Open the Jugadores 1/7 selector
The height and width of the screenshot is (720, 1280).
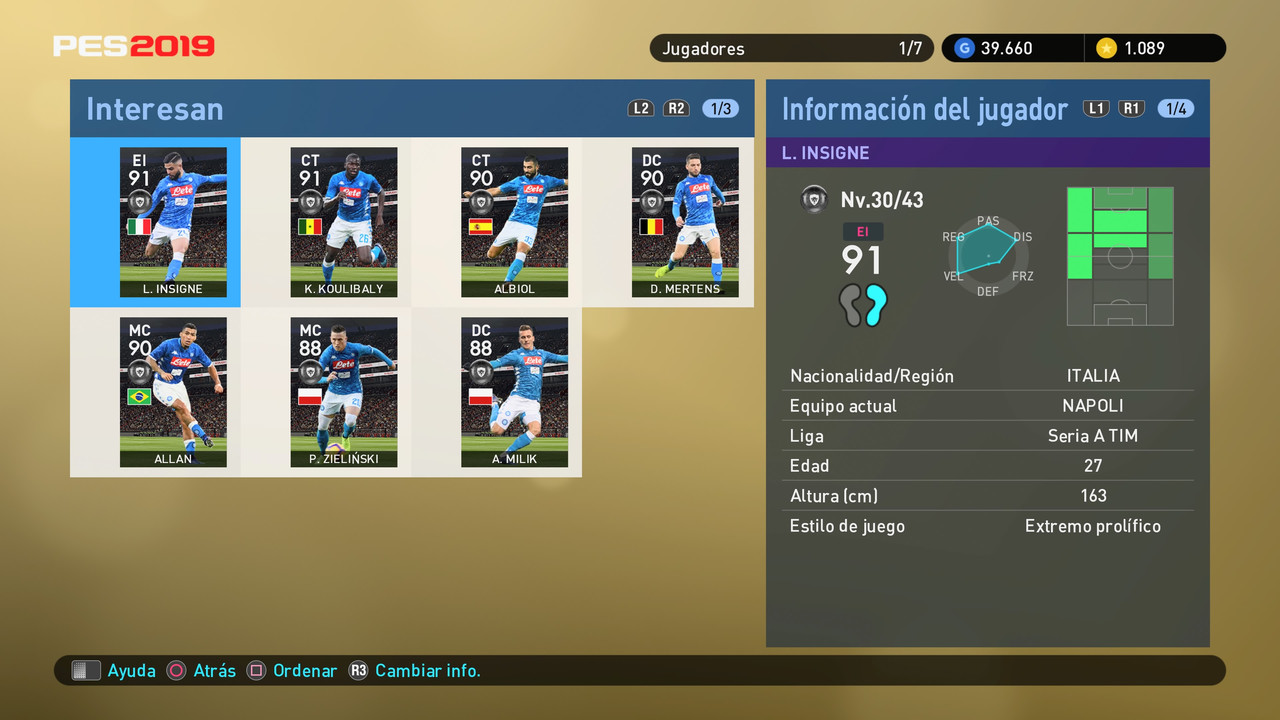(x=791, y=47)
